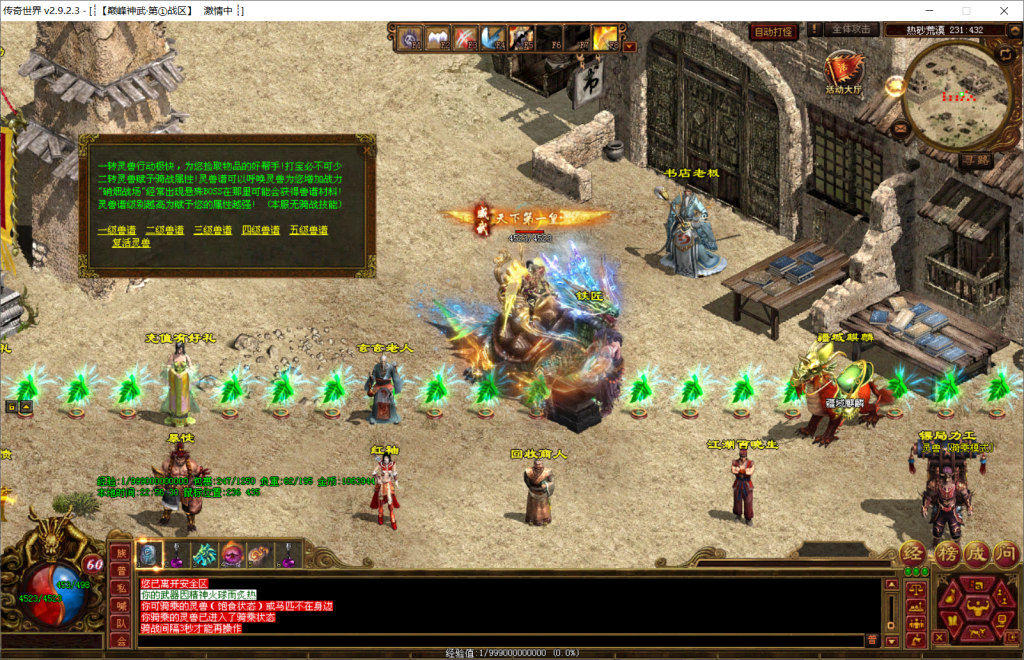1024x660 pixels.
Task: Close the game window
Action: pyautogui.click(x=1001, y=10)
